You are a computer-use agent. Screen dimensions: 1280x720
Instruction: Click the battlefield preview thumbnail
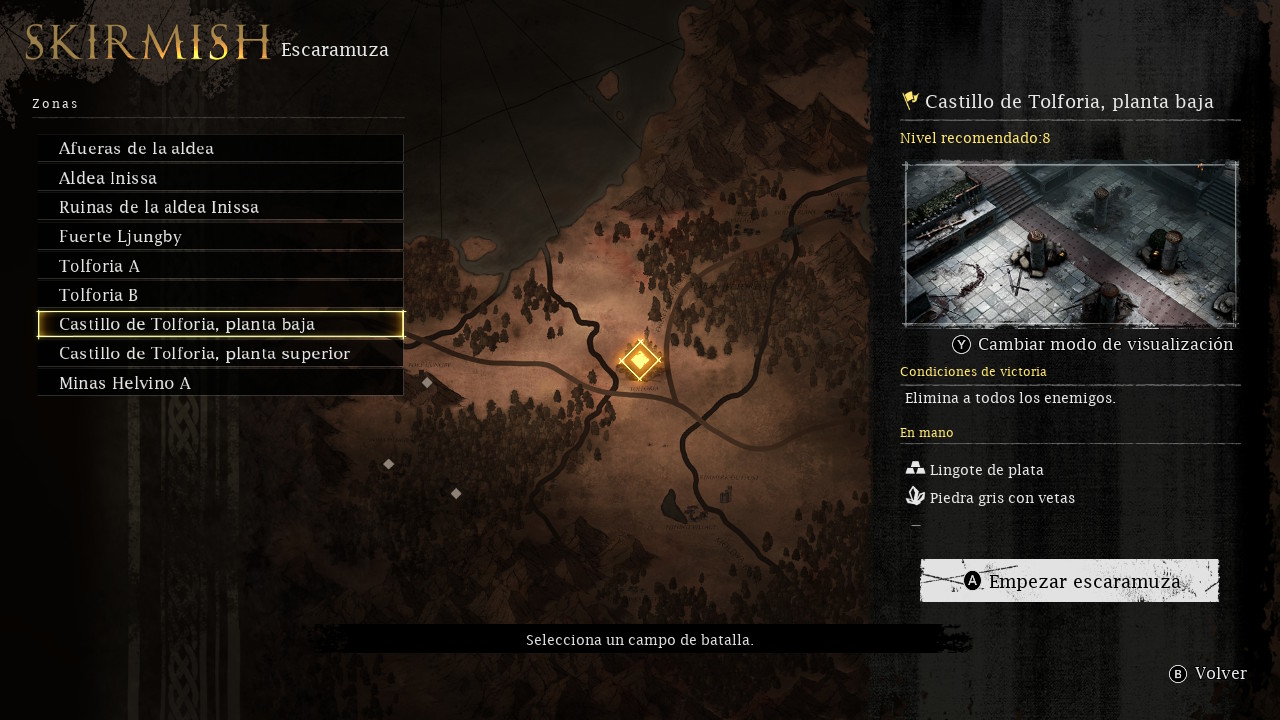pyautogui.click(x=1071, y=244)
